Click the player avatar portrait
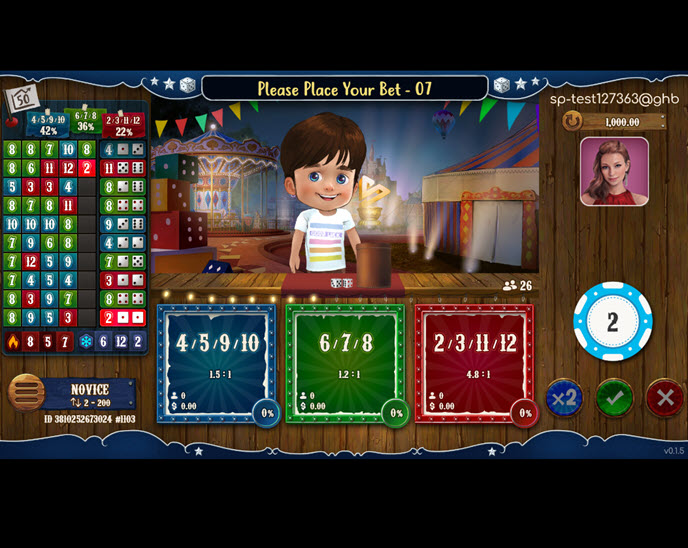 (x=614, y=171)
